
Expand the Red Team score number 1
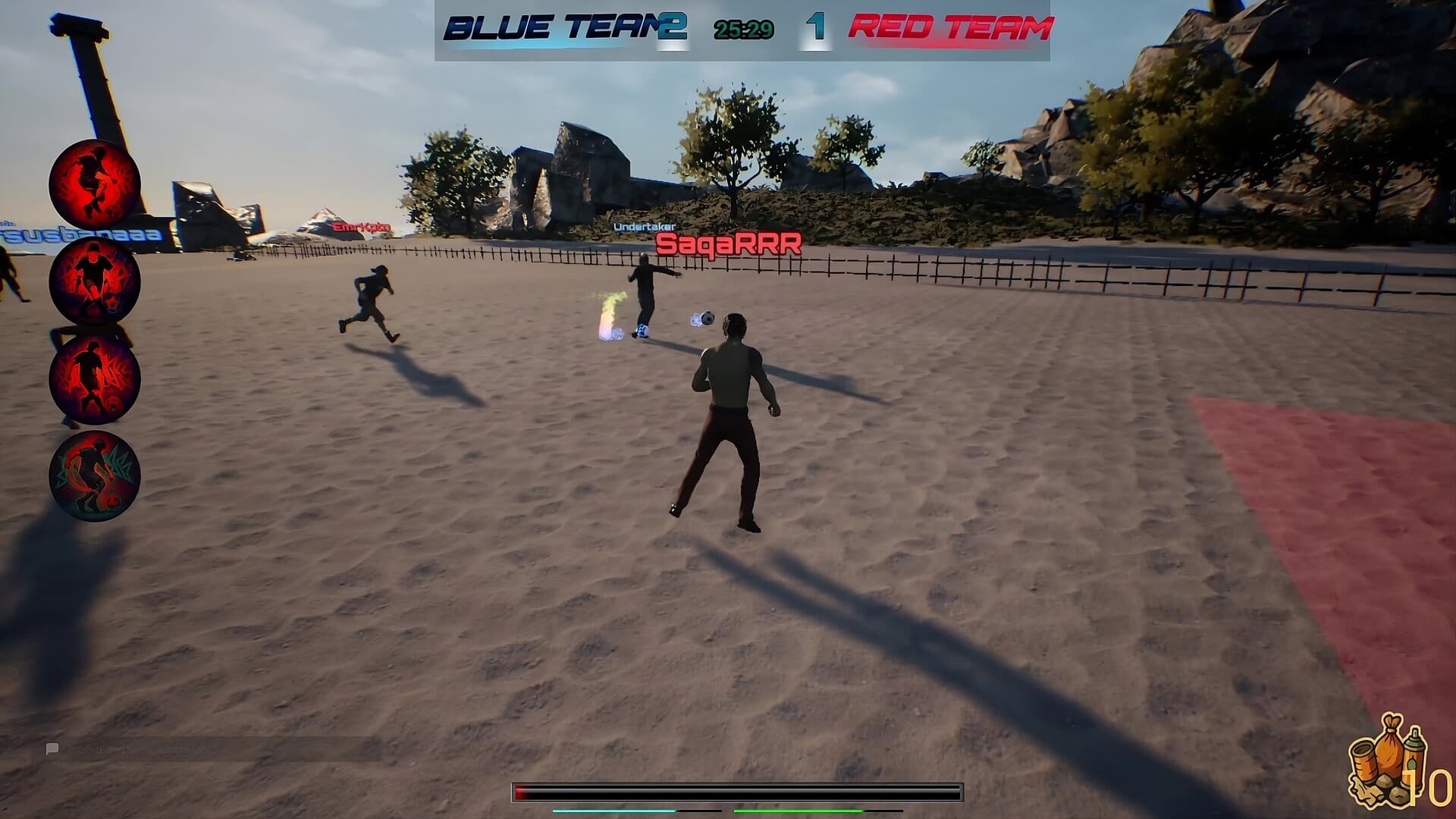click(814, 25)
